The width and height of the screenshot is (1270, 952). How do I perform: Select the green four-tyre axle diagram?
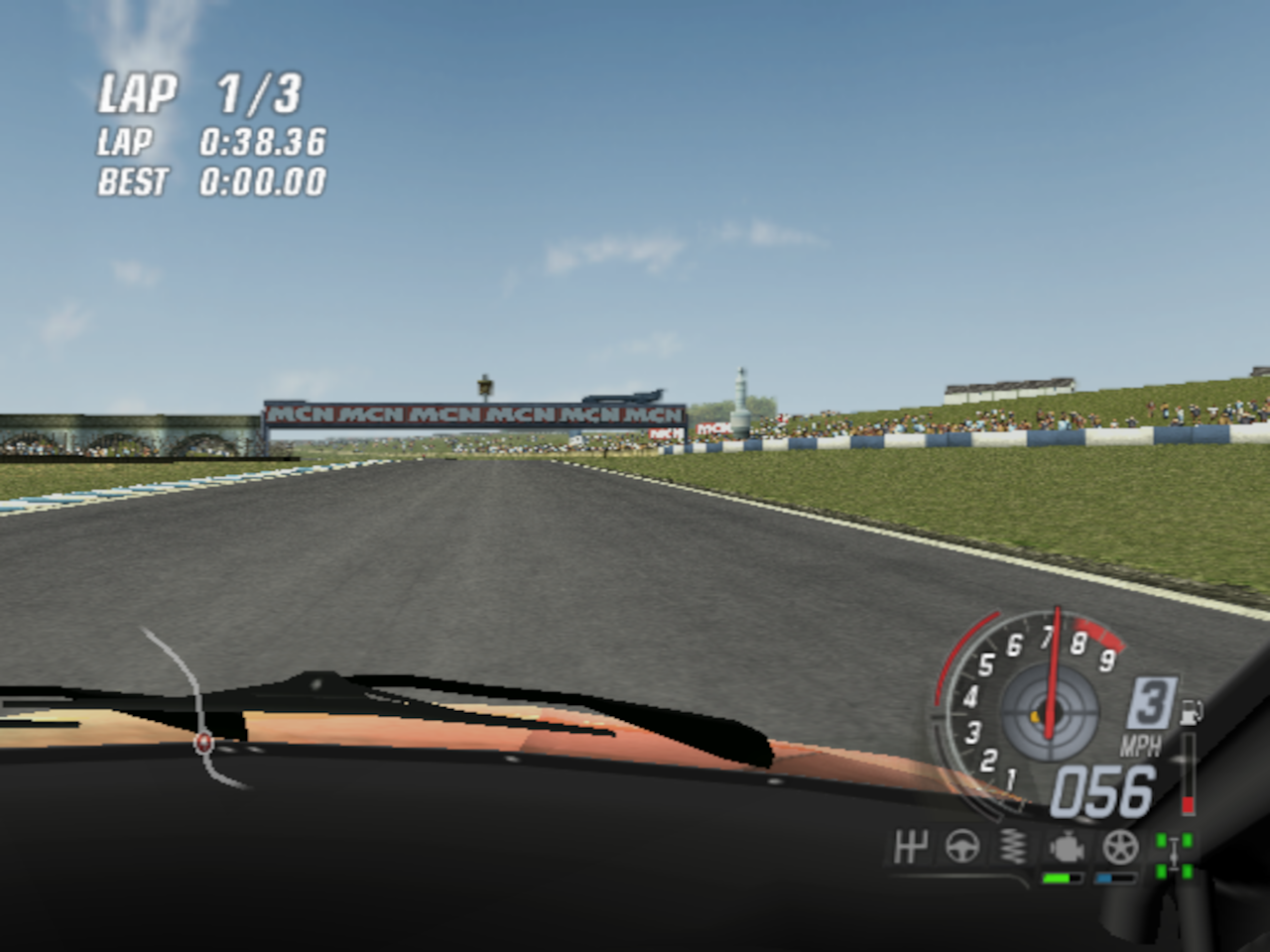coord(1174,855)
